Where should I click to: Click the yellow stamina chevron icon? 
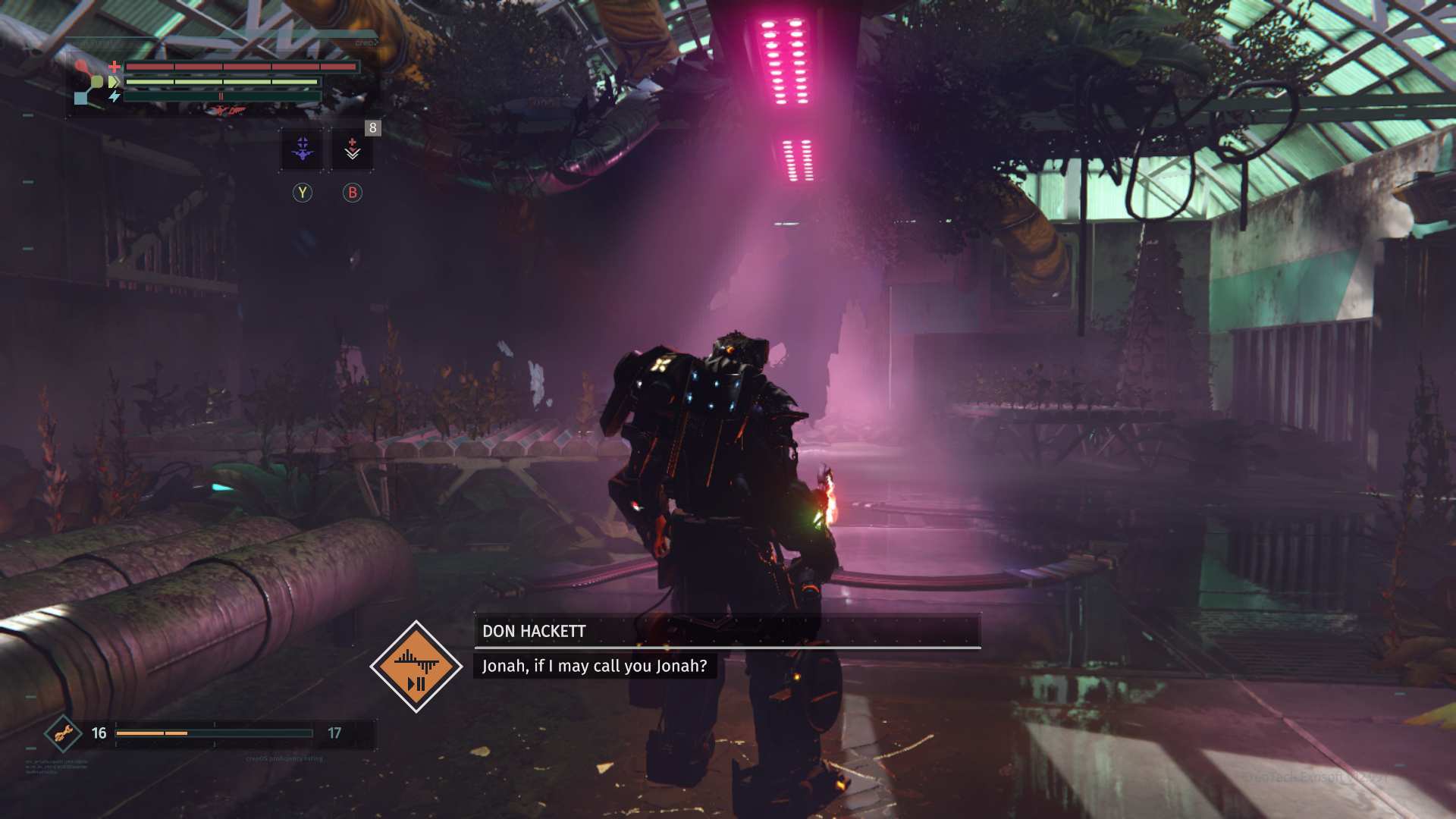coord(114,82)
